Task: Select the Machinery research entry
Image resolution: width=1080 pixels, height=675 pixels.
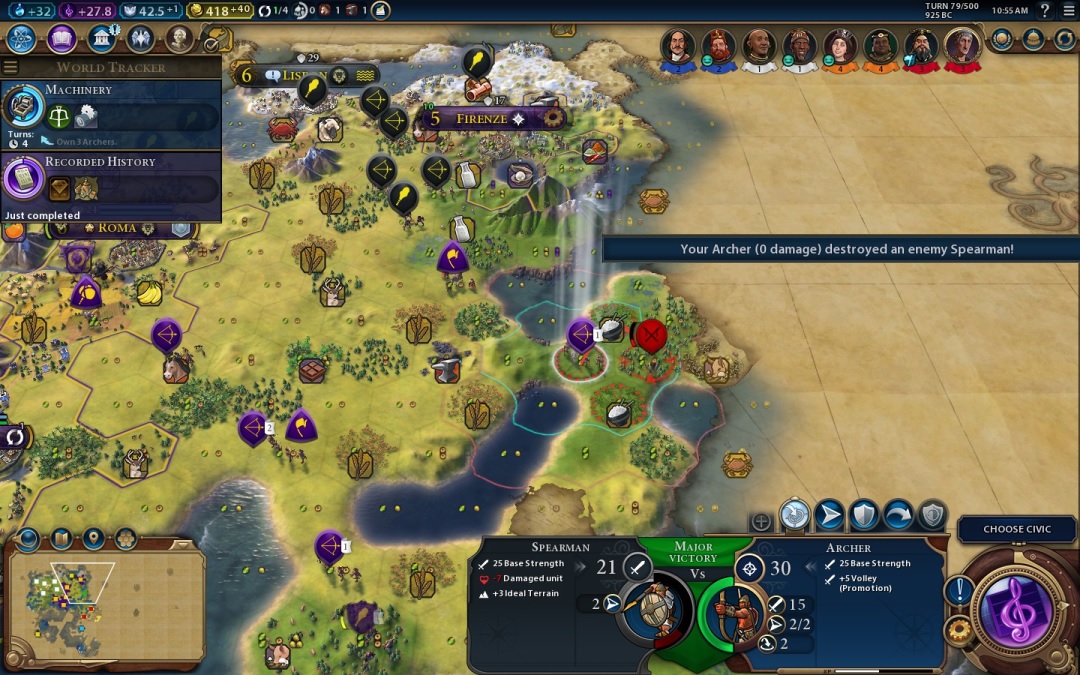Action: tap(110, 108)
